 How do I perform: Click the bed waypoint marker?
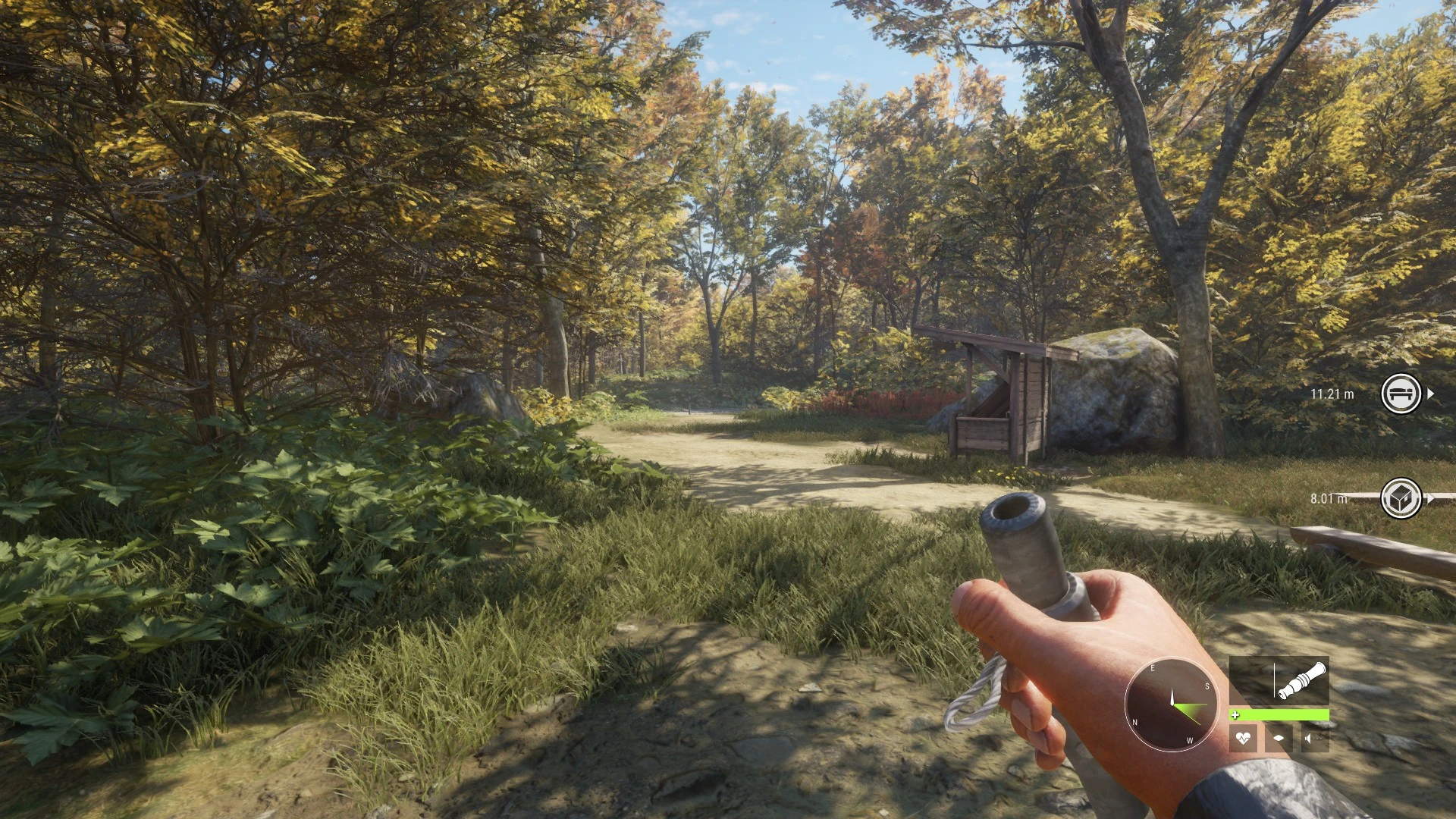coord(1401,394)
